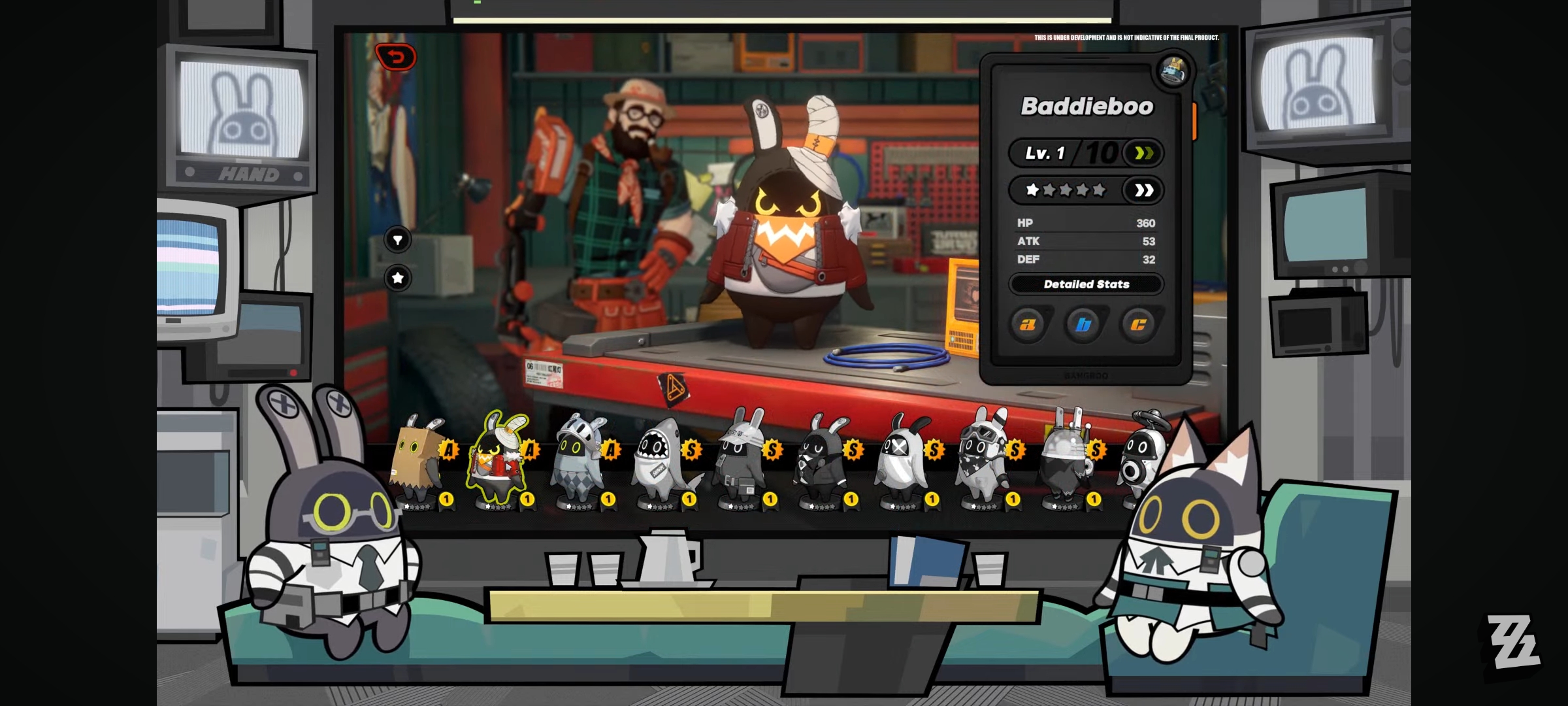Open the Bangboo portrait icon on the card corner
This screenshot has width=1568, height=706.
coord(1173,71)
